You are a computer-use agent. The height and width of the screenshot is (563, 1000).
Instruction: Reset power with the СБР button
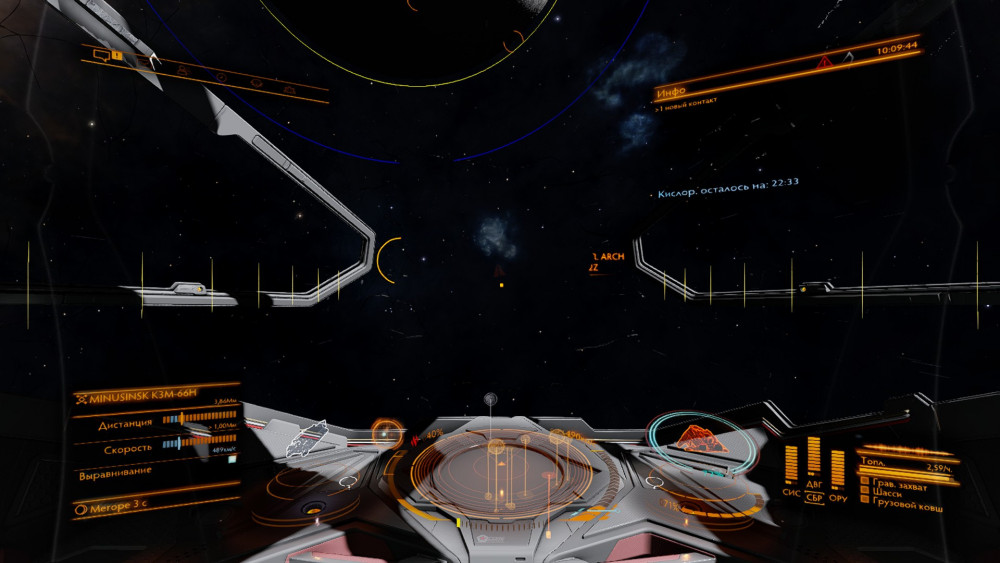click(x=815, y=497)
